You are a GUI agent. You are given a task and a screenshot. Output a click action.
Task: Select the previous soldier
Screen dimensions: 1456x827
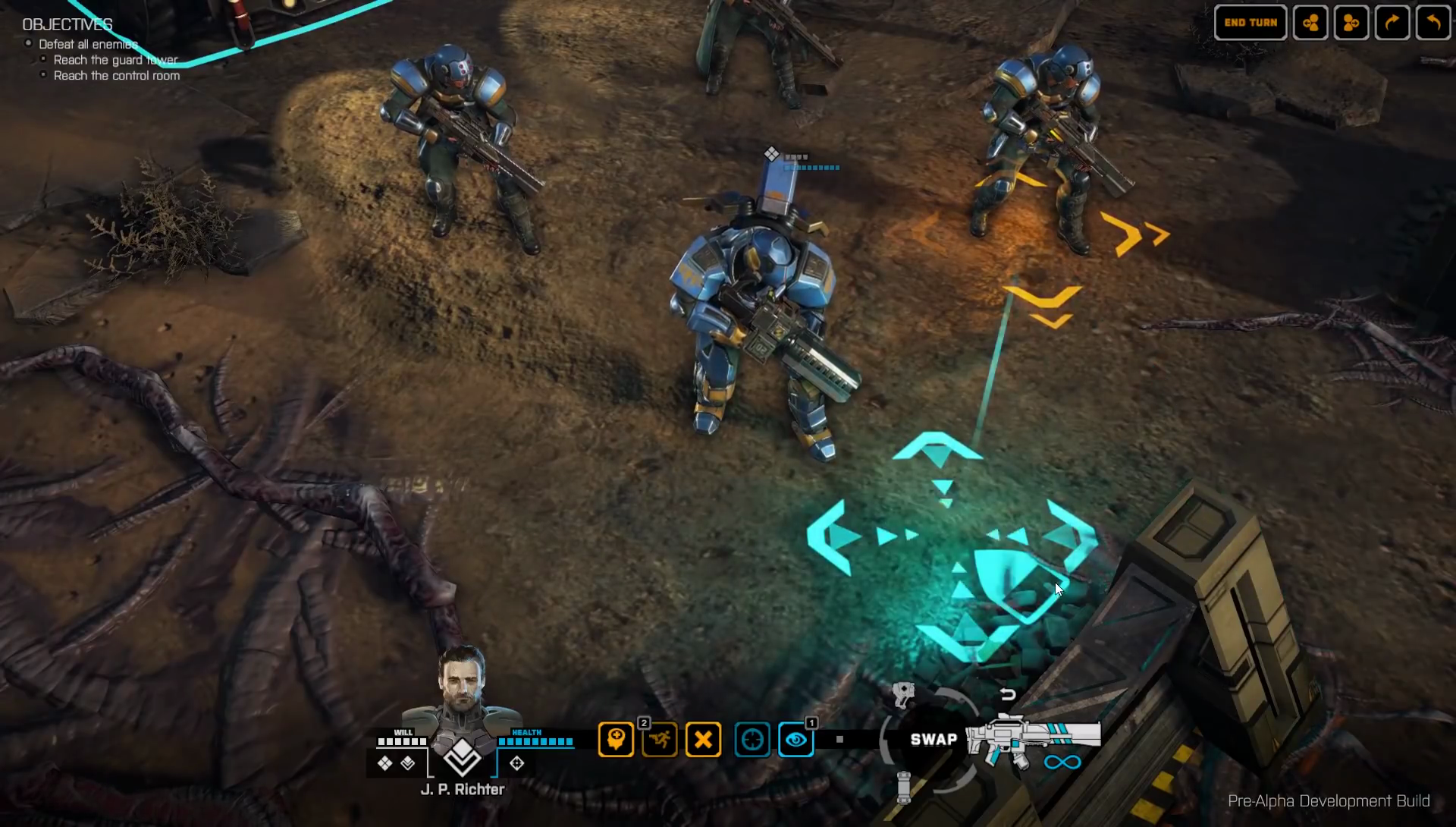pyautogui.click(x=1310, y=23)
